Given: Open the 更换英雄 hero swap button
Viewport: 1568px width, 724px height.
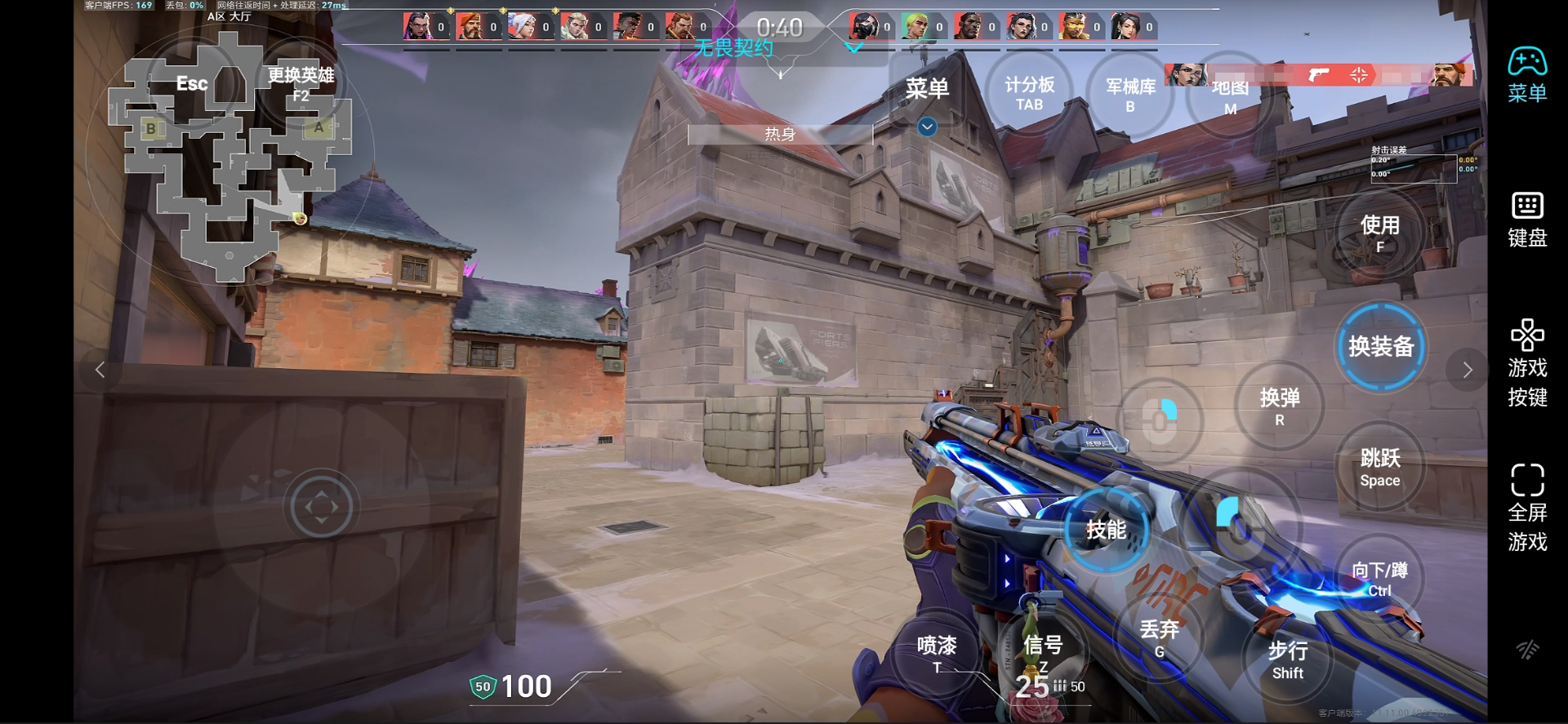Looking at the screenshot, I should point(301,84).
